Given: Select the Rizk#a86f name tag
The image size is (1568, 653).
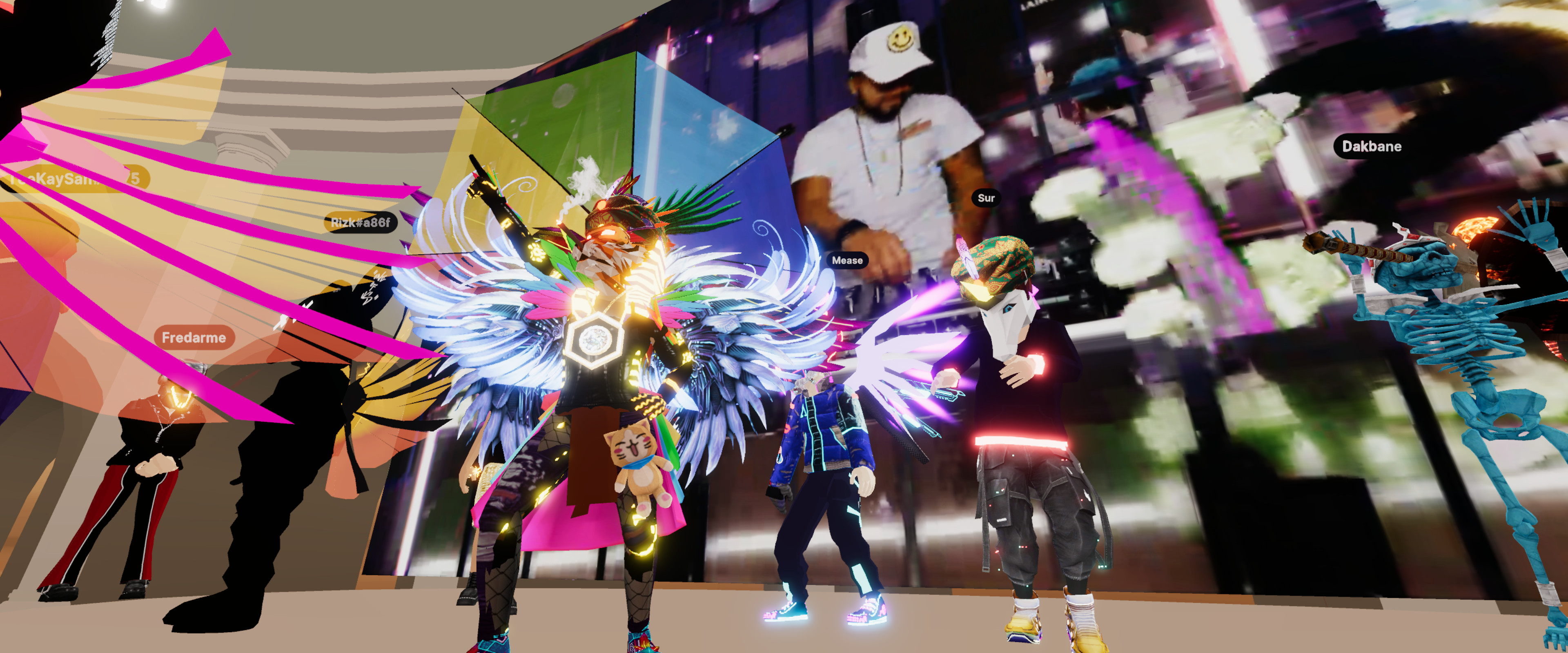Looking at the screenshot, I should point(360,223).
